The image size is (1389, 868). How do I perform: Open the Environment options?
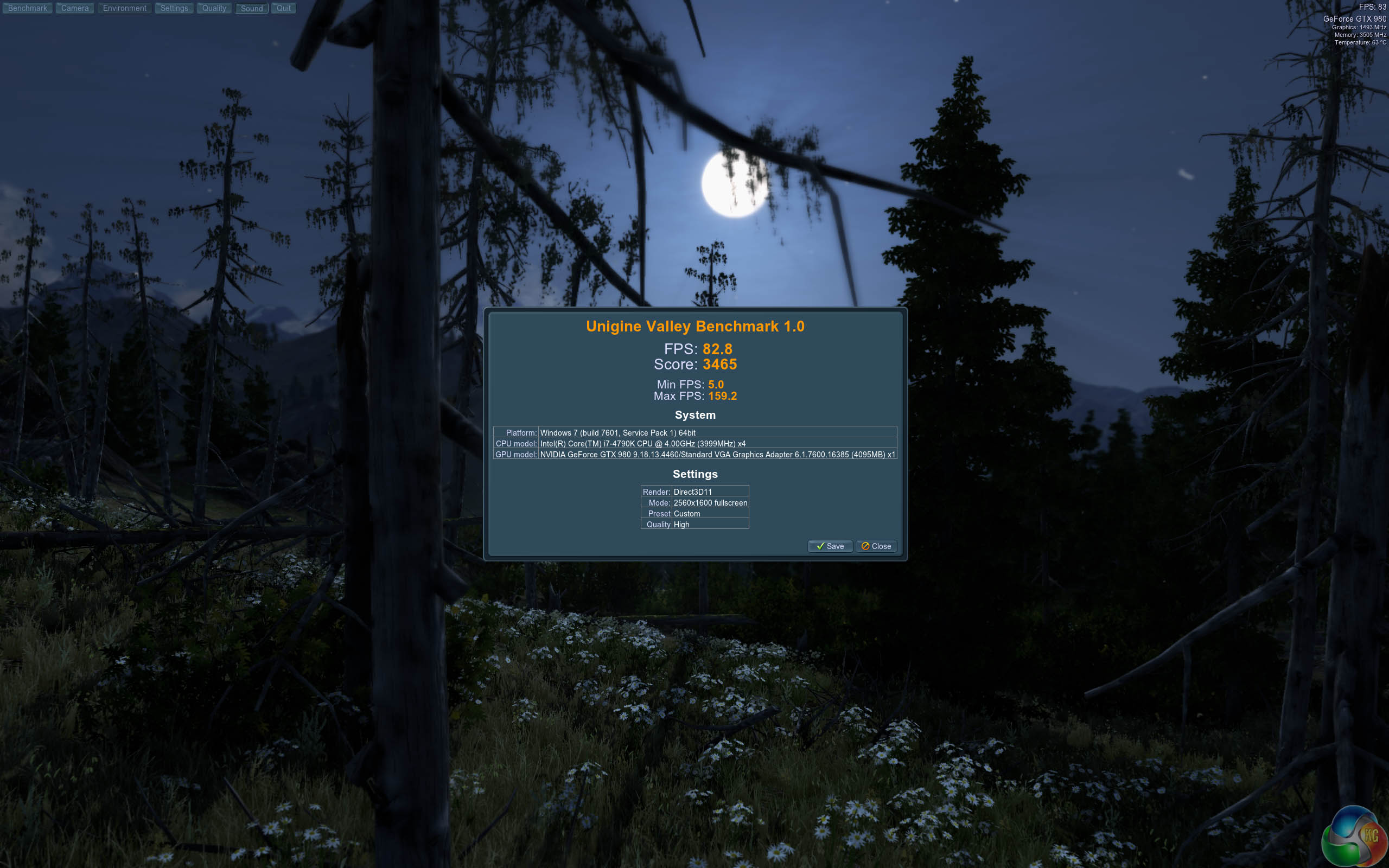(x=125, y=8)
